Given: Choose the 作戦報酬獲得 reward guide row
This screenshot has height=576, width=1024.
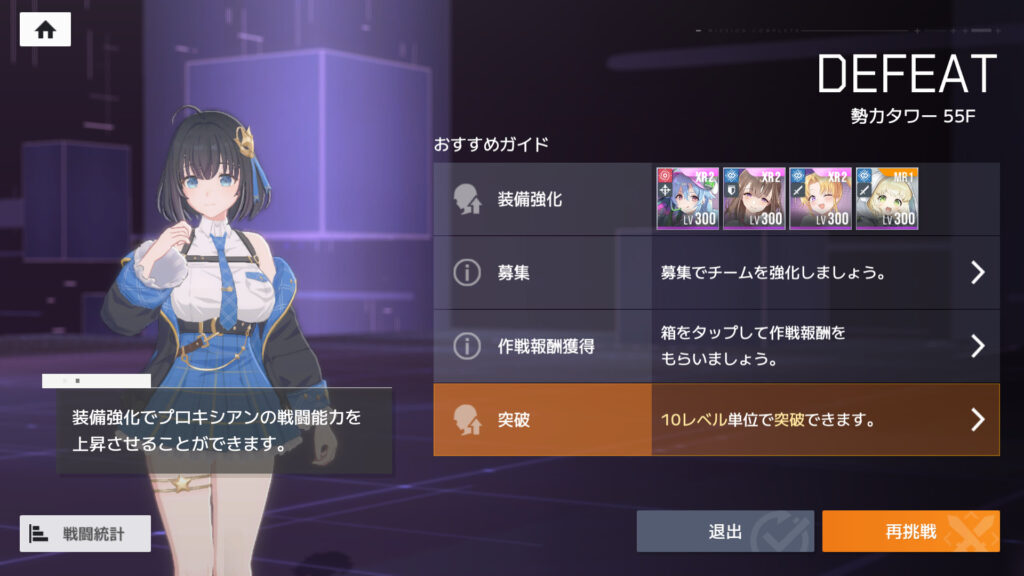Looking at the screenshot, I should tap(716, 346).
